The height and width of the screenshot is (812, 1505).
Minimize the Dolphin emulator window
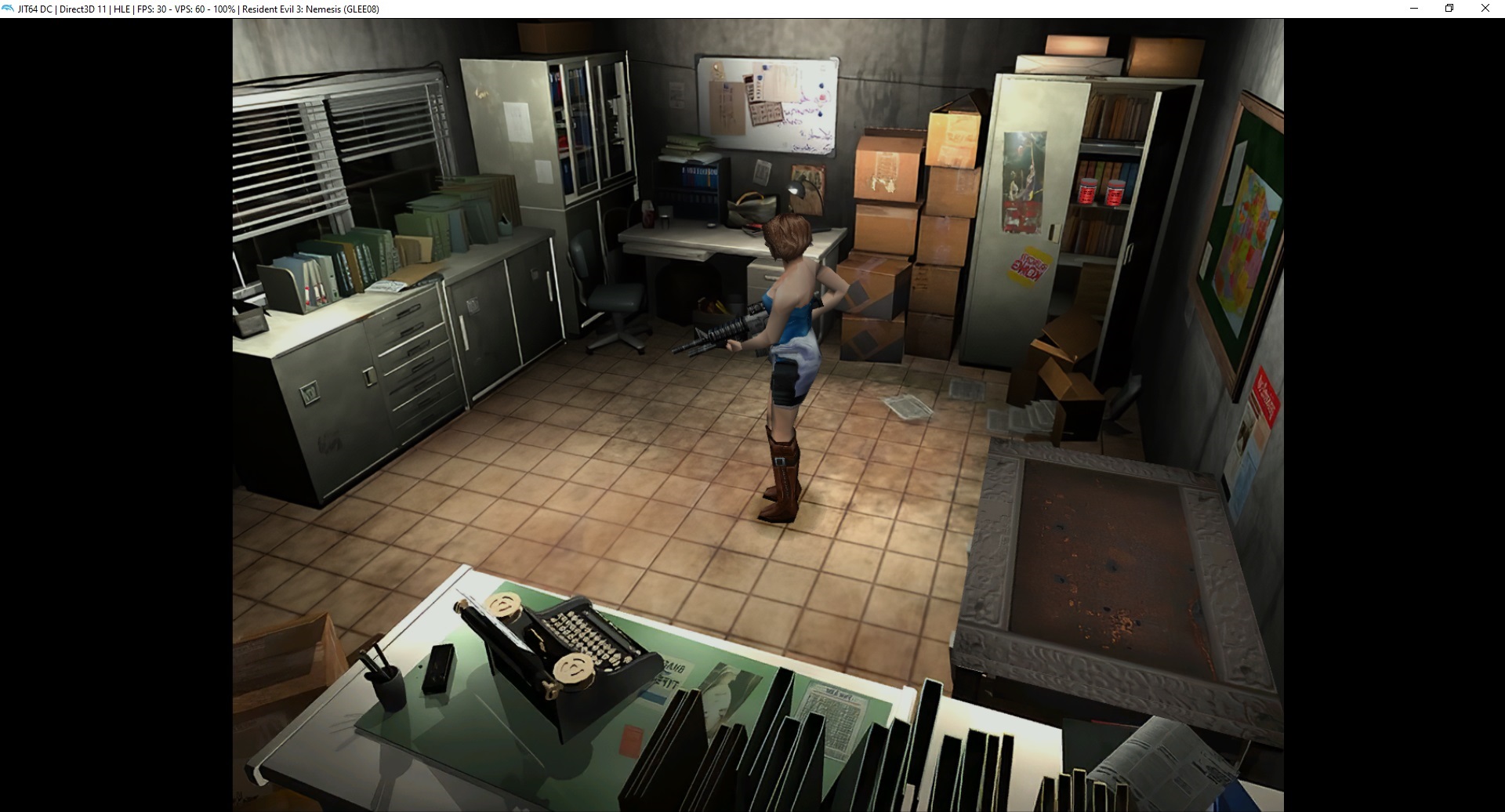click(x=1414, y=9)
